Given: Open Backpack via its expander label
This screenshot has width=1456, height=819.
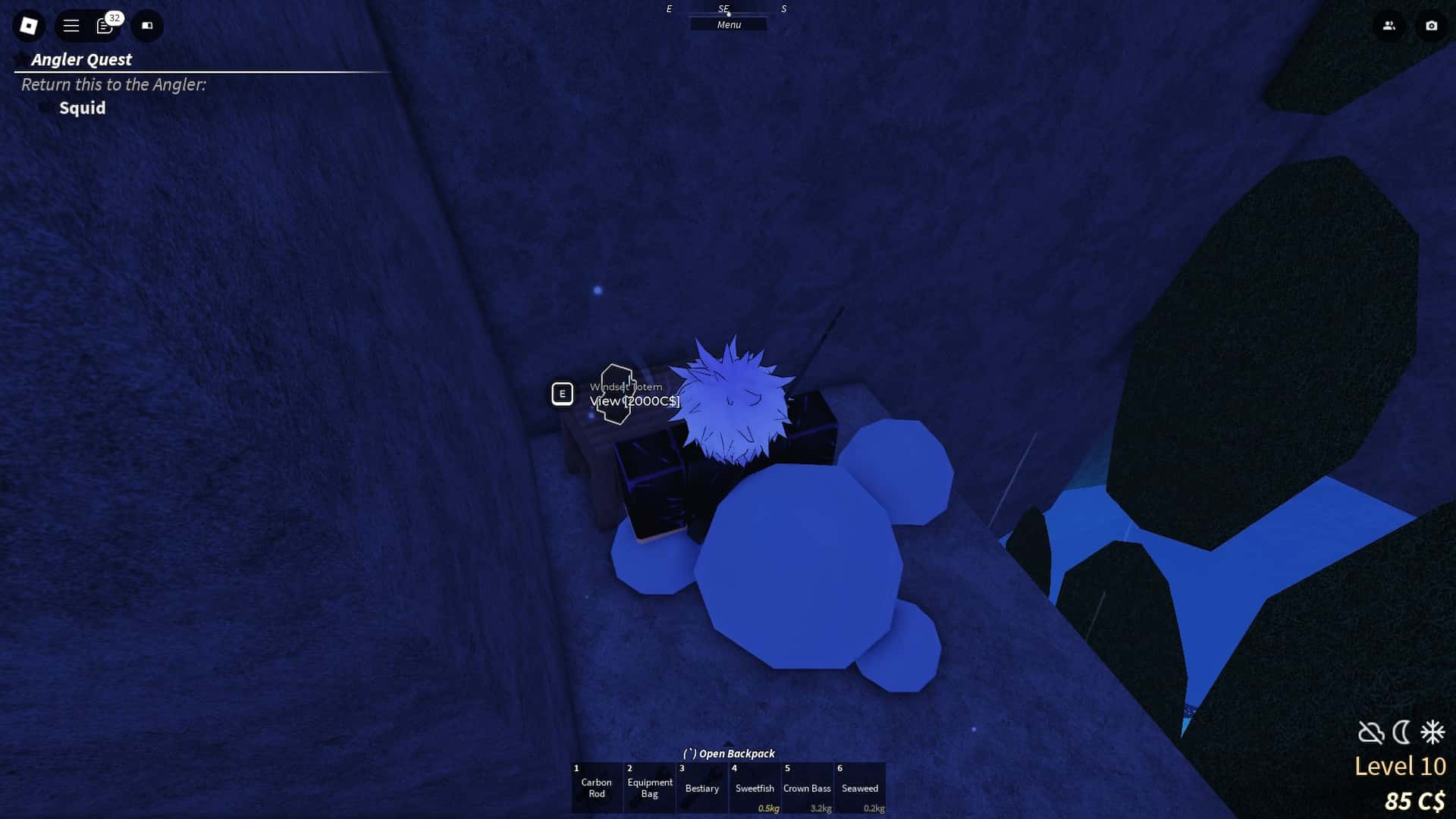Looking at the screenshot, I should click(x=730, y=753).
